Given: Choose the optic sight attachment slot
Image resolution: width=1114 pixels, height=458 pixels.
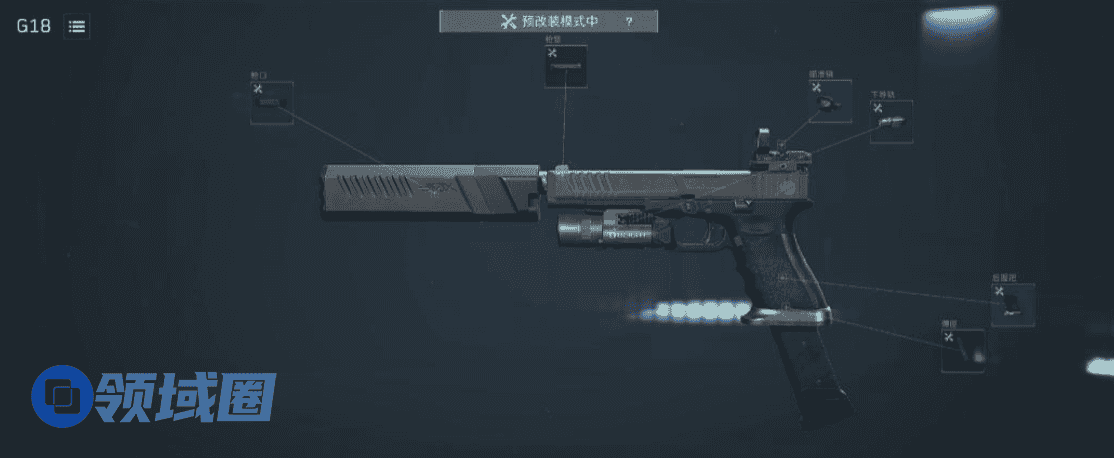Looking at the screenshot, I should click(830, 101).
